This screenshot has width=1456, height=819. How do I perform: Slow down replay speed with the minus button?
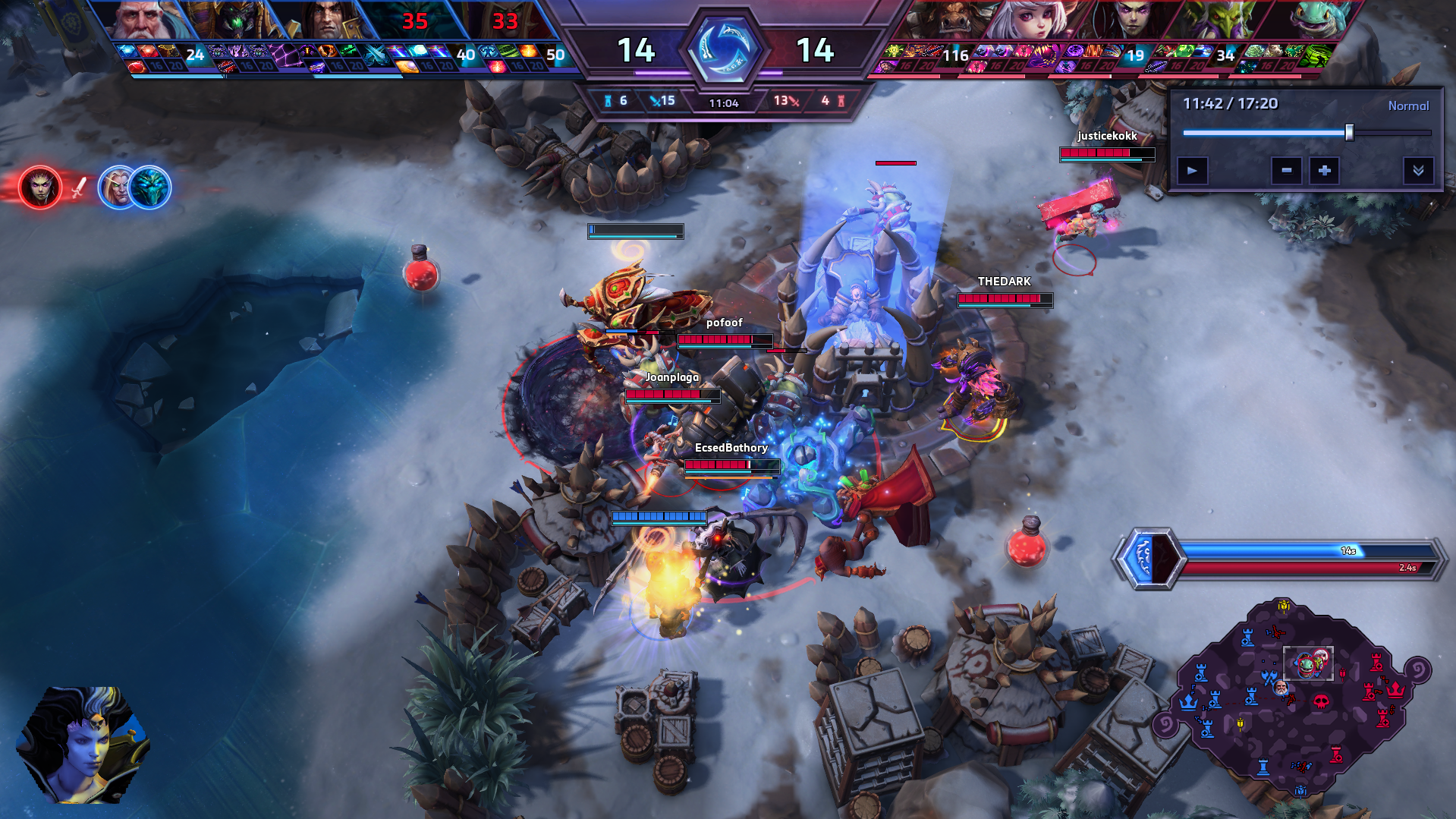[x=1286, y=171]
